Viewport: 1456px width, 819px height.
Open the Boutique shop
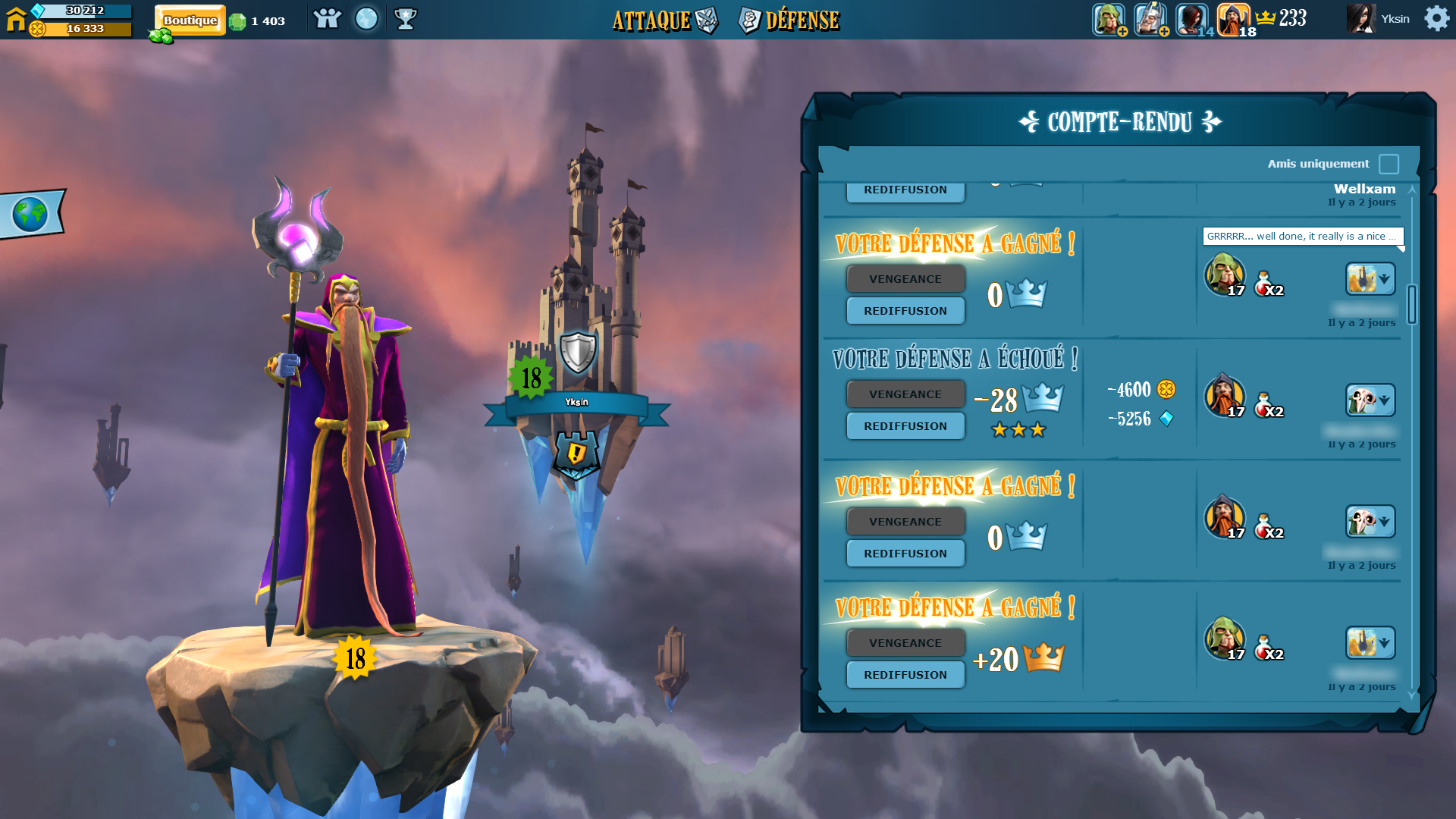(x=190, y=20)
